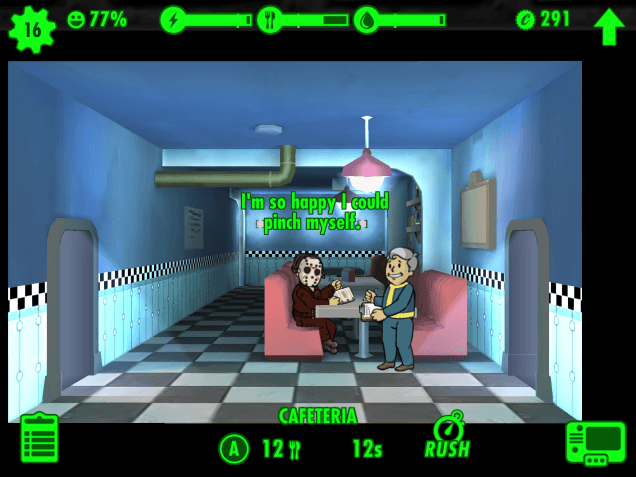
Task: Click the green upgrade arrow
Action: click(x=609, y=26)
